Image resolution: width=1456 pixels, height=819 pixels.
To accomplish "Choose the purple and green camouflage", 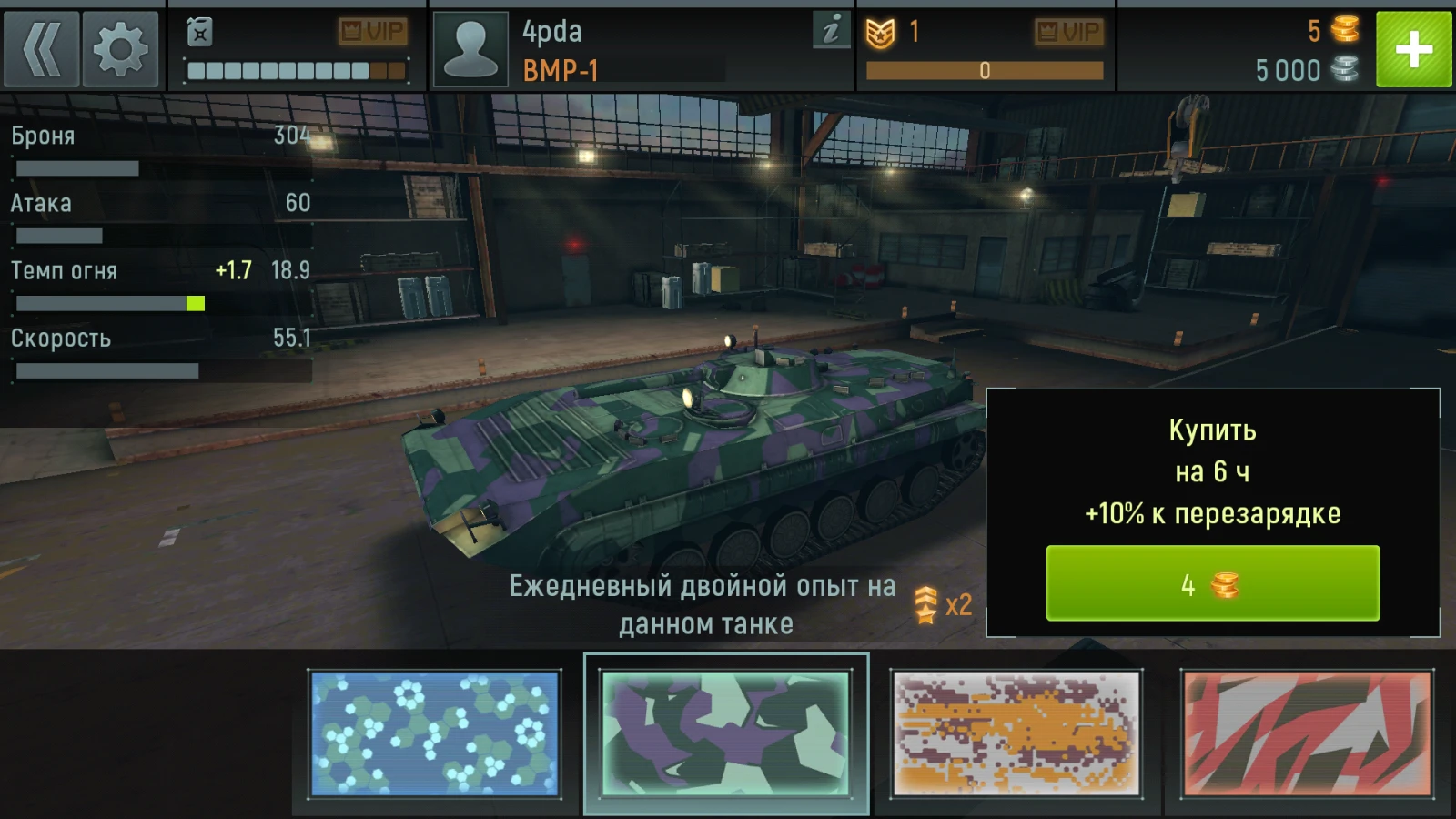I will [x=725, y=733].
